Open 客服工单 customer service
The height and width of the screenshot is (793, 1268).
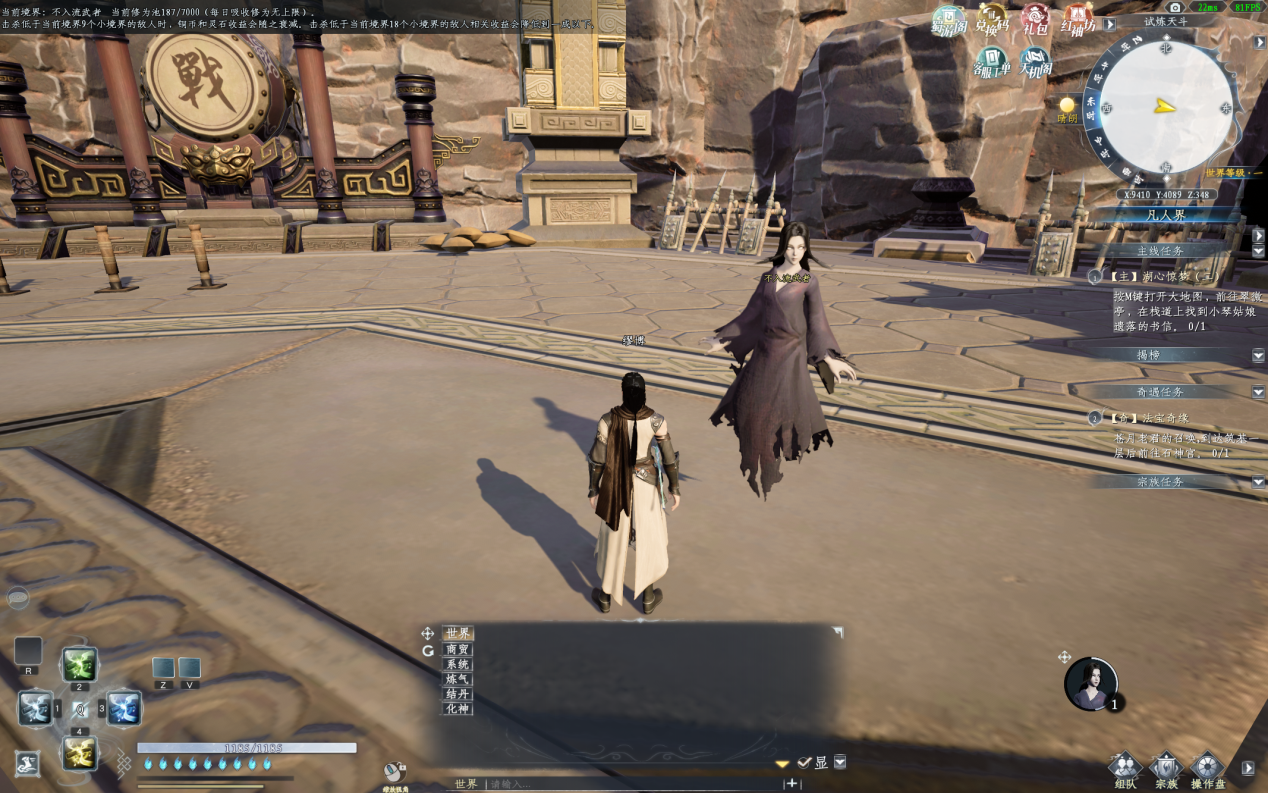991,63
